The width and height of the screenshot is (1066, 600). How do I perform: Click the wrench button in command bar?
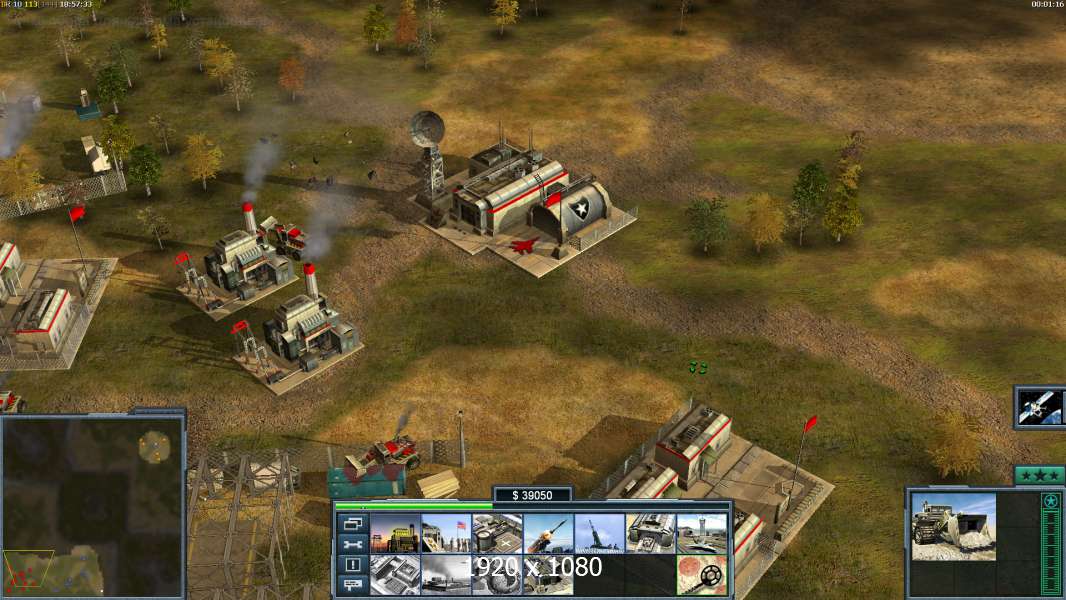(x=352, y=544)
